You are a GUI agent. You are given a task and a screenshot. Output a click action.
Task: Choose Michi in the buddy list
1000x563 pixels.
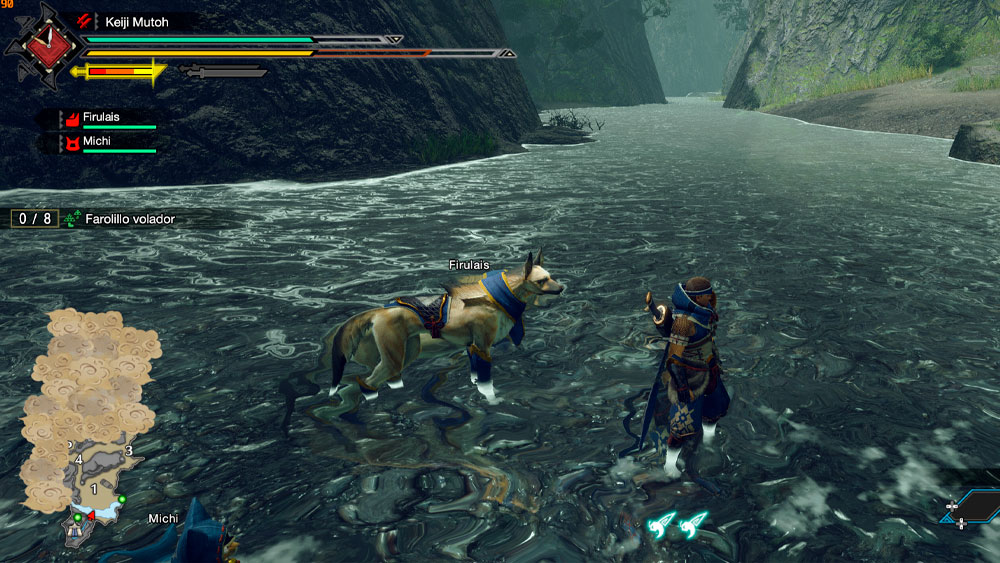97,144
